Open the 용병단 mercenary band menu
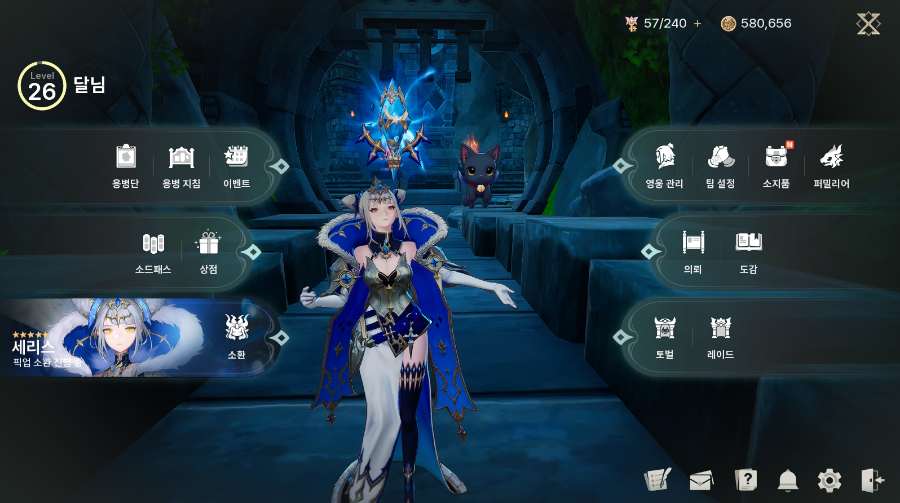Screen dimensions: 900x503 click(125, 164)
